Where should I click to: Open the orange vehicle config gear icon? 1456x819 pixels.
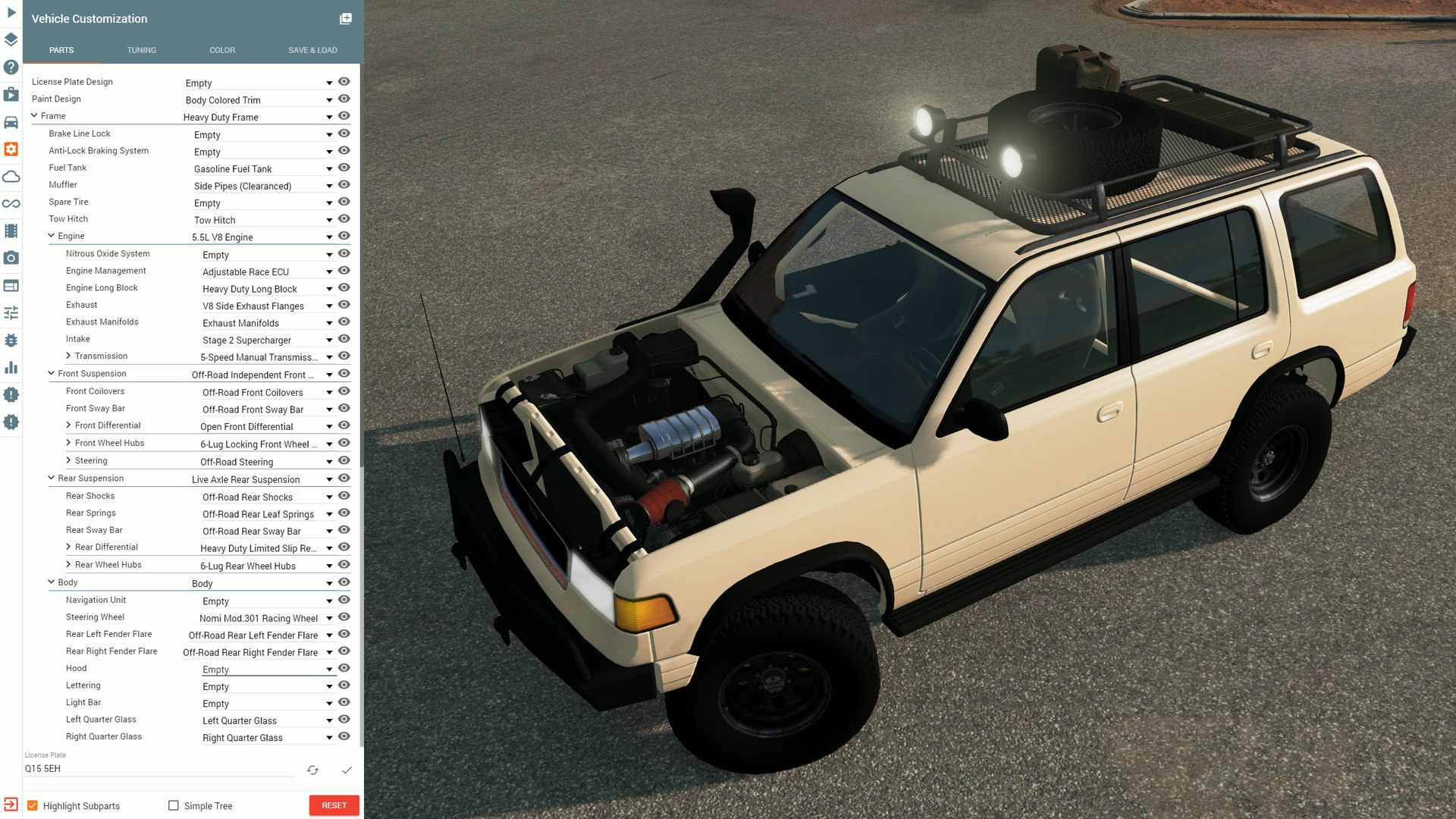pos(11,149)
